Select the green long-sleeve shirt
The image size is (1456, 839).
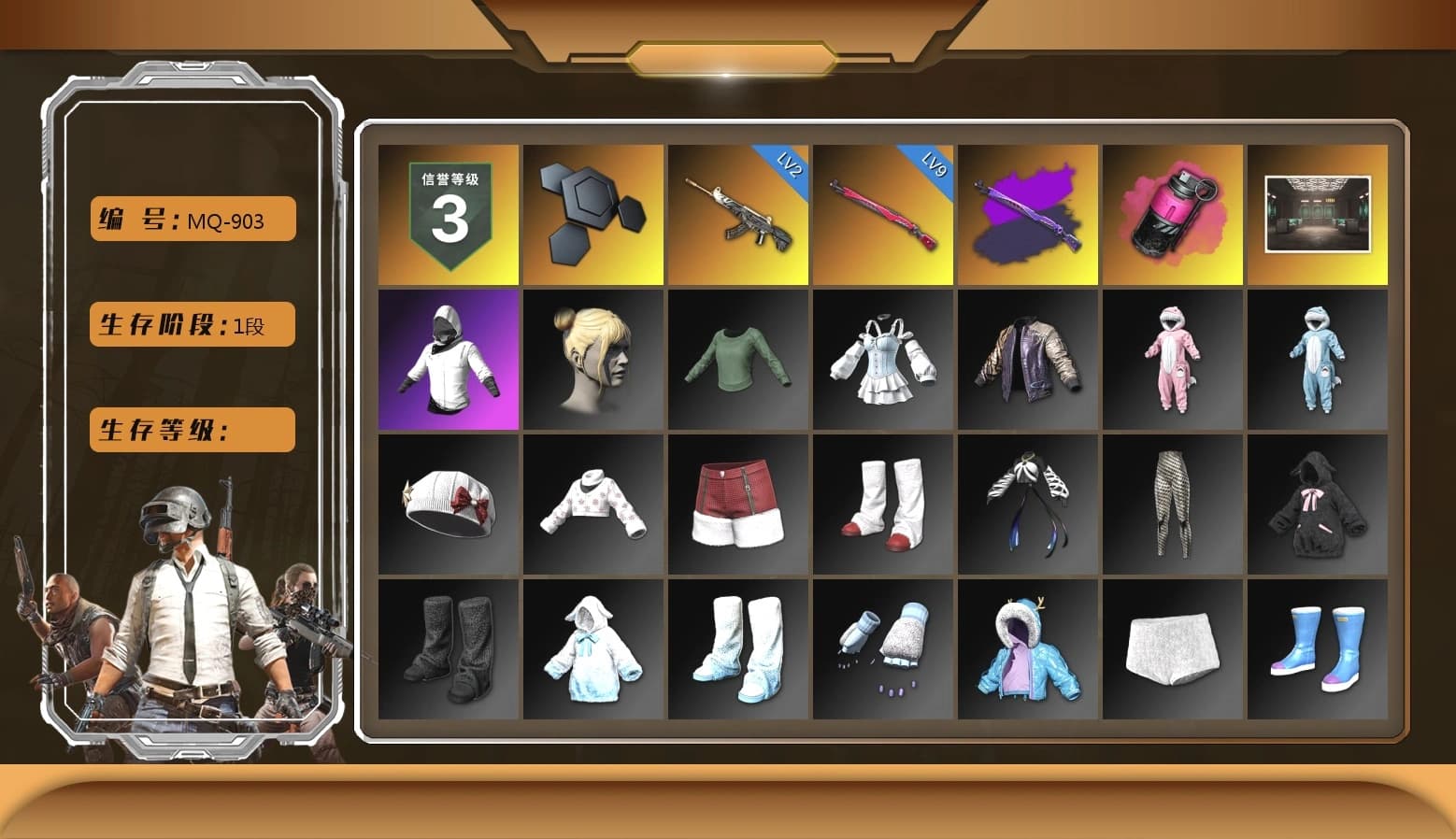click(737, 360)
